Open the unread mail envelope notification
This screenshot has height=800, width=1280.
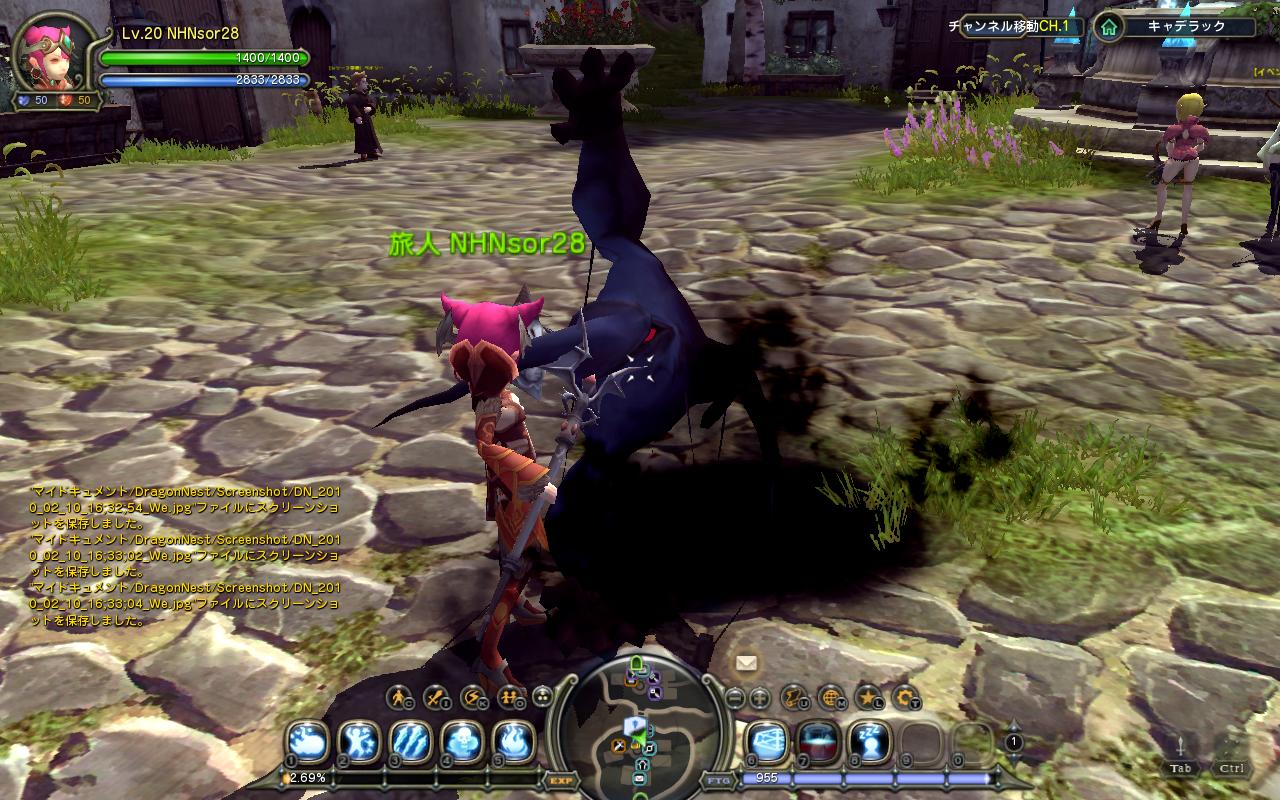click(x=746, y=662)
